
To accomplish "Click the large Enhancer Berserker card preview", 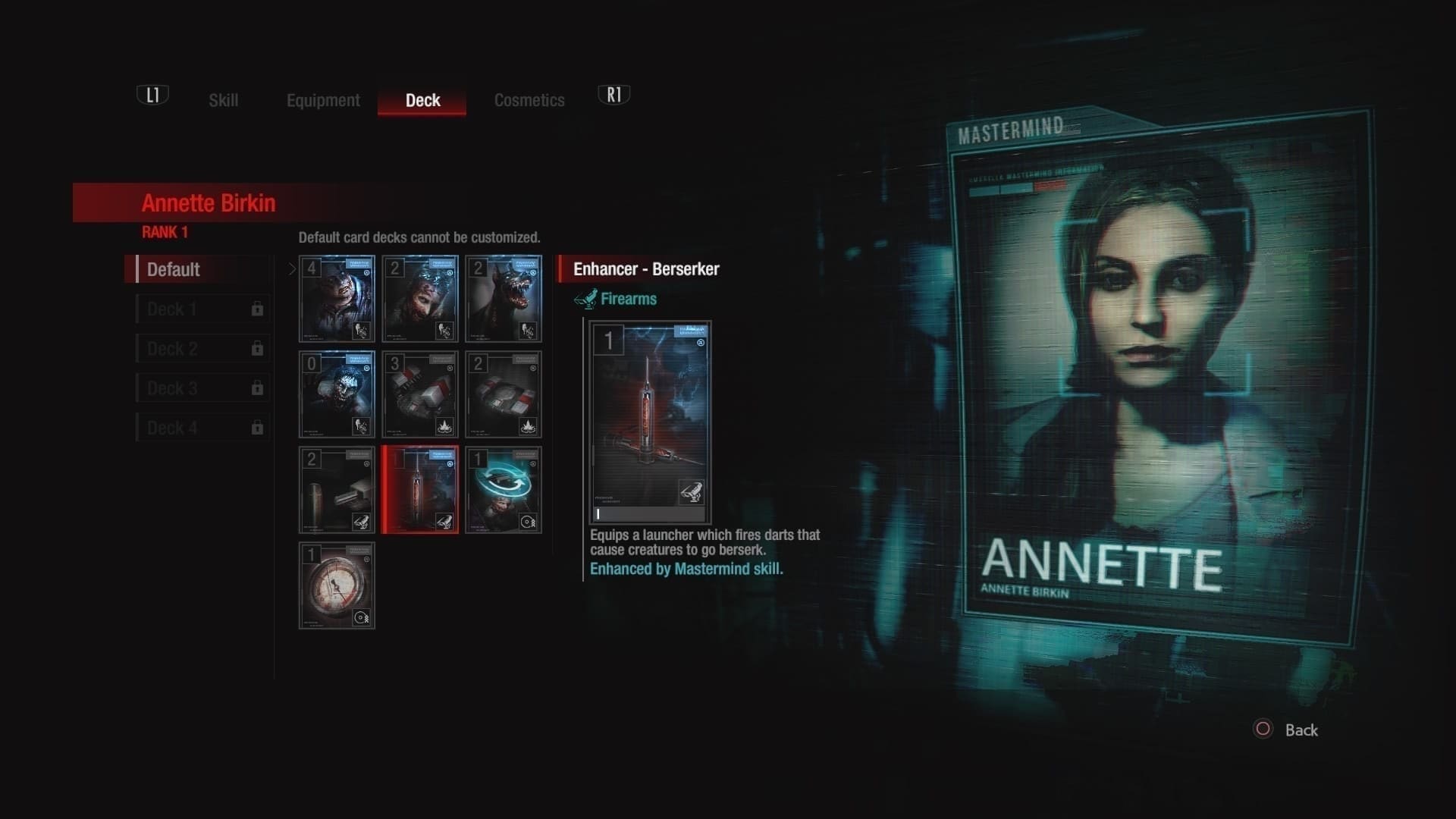I will (x=650, y=422).
